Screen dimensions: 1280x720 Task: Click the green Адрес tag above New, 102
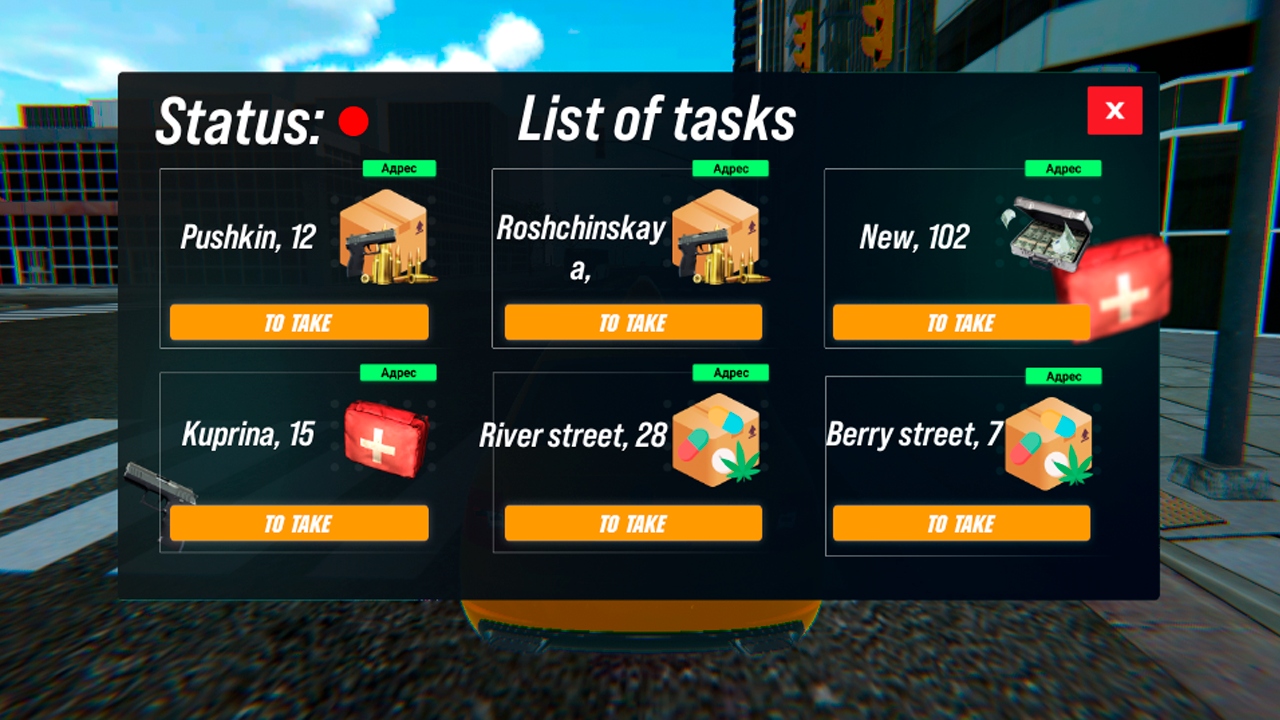click(x=1061, y=168)
